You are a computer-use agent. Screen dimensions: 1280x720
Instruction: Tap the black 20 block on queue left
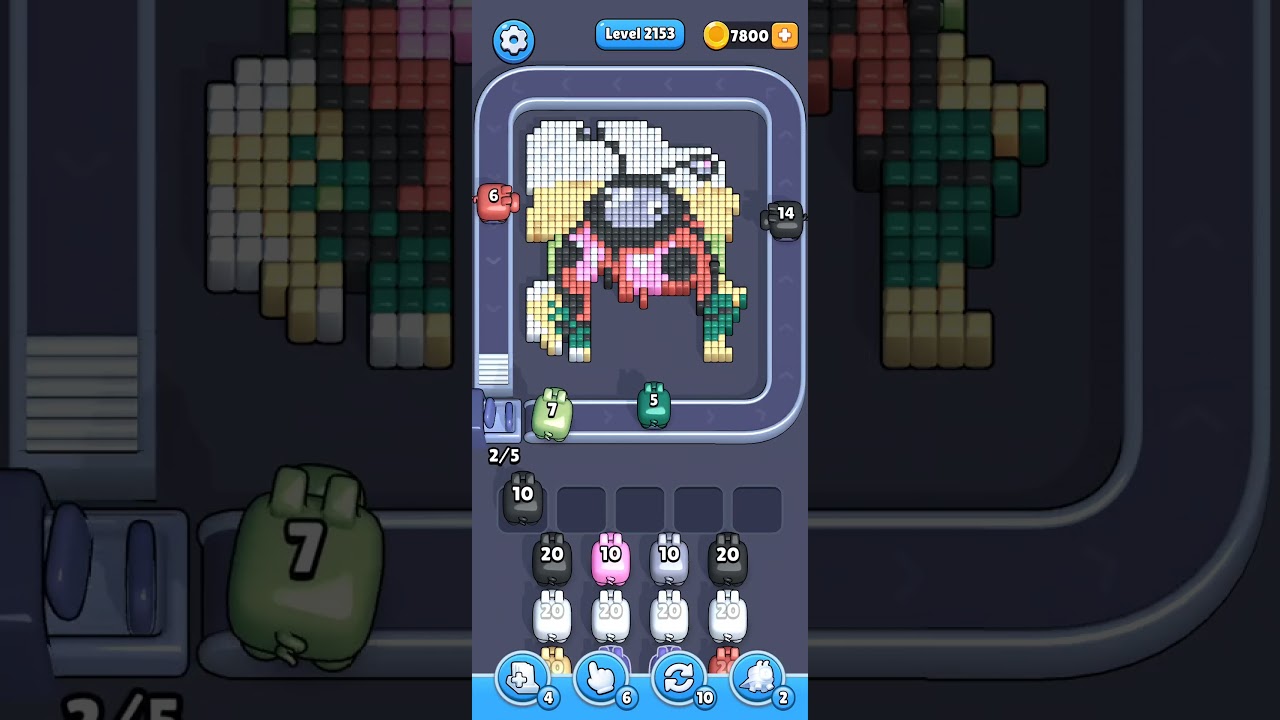[x=551, y=557]
